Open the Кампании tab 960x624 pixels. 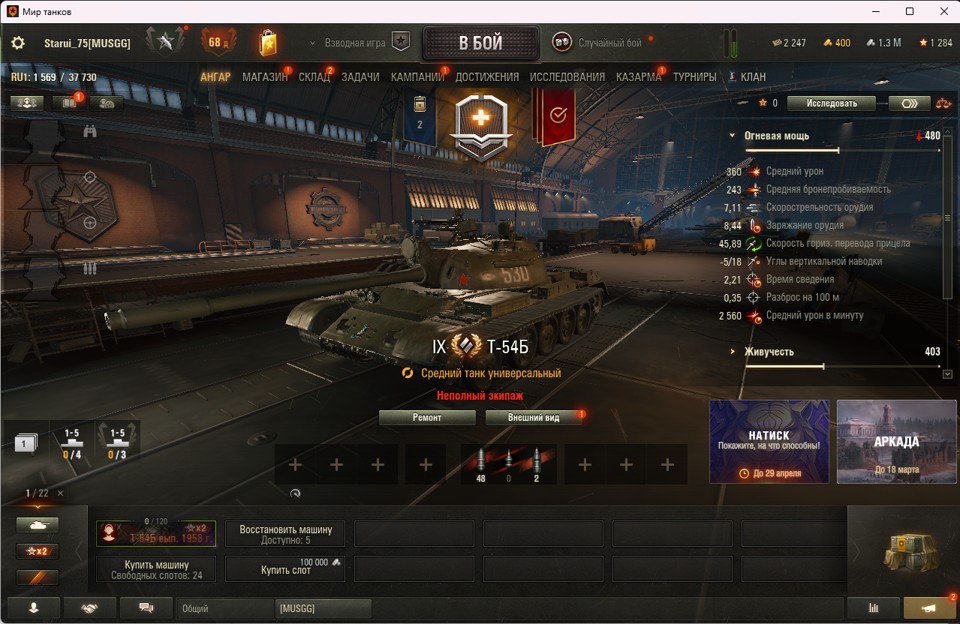click(417, 77)
